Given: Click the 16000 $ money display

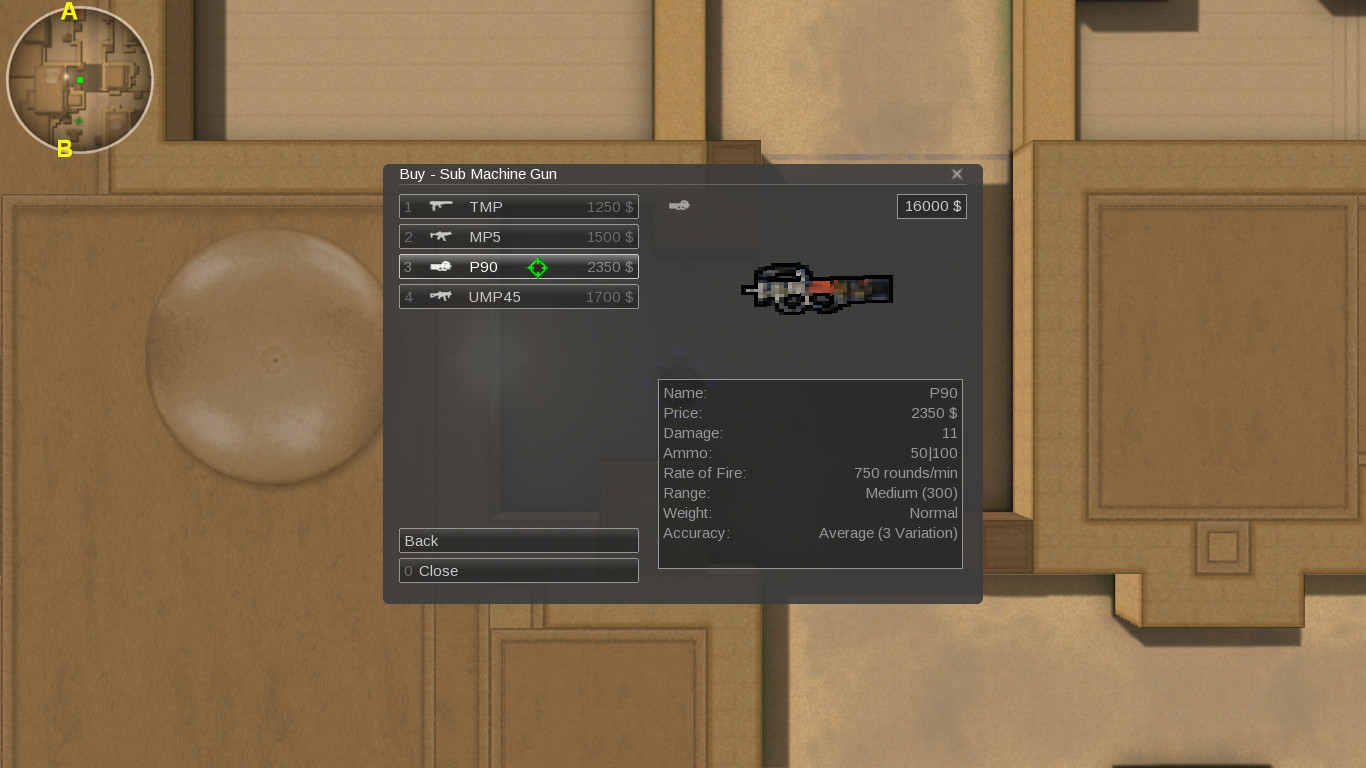Looking at the screenshot, I should click(x=931, y=205).
